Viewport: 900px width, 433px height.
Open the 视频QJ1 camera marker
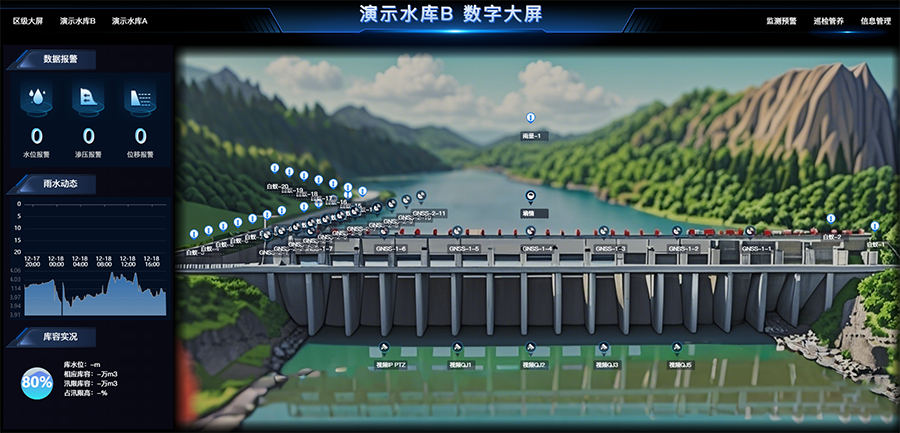coord(458,348)
